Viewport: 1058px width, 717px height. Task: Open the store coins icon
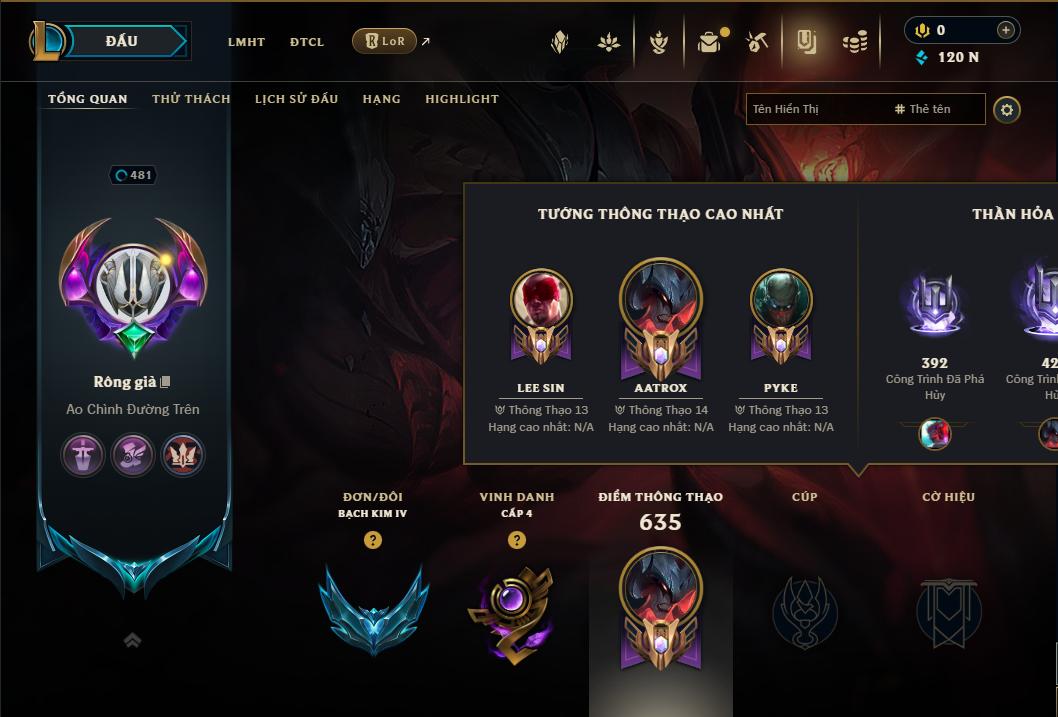855,42
